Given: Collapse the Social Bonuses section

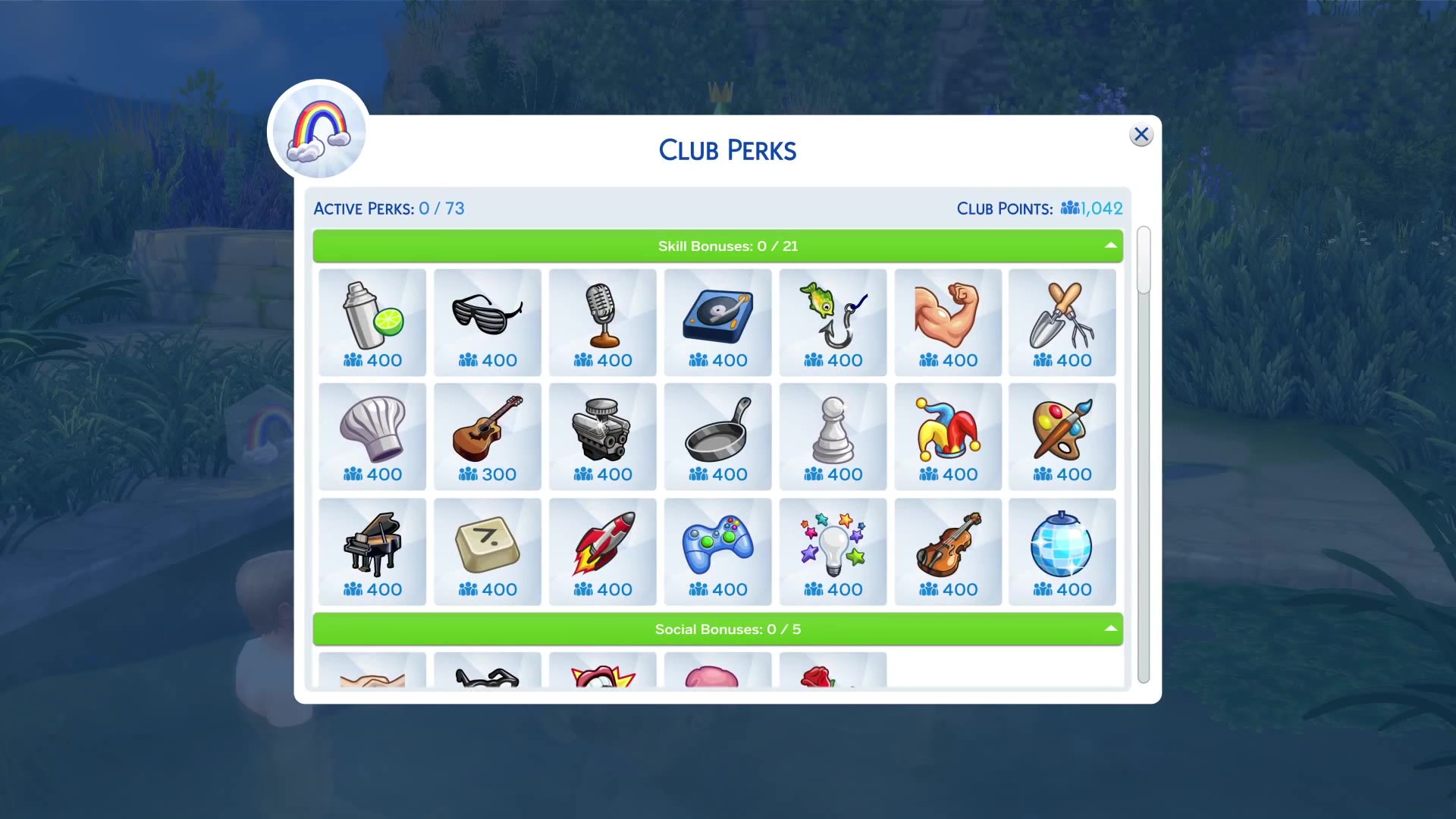Looking at the screenshot, I should pyautogui.click(x=1110, y=629).
